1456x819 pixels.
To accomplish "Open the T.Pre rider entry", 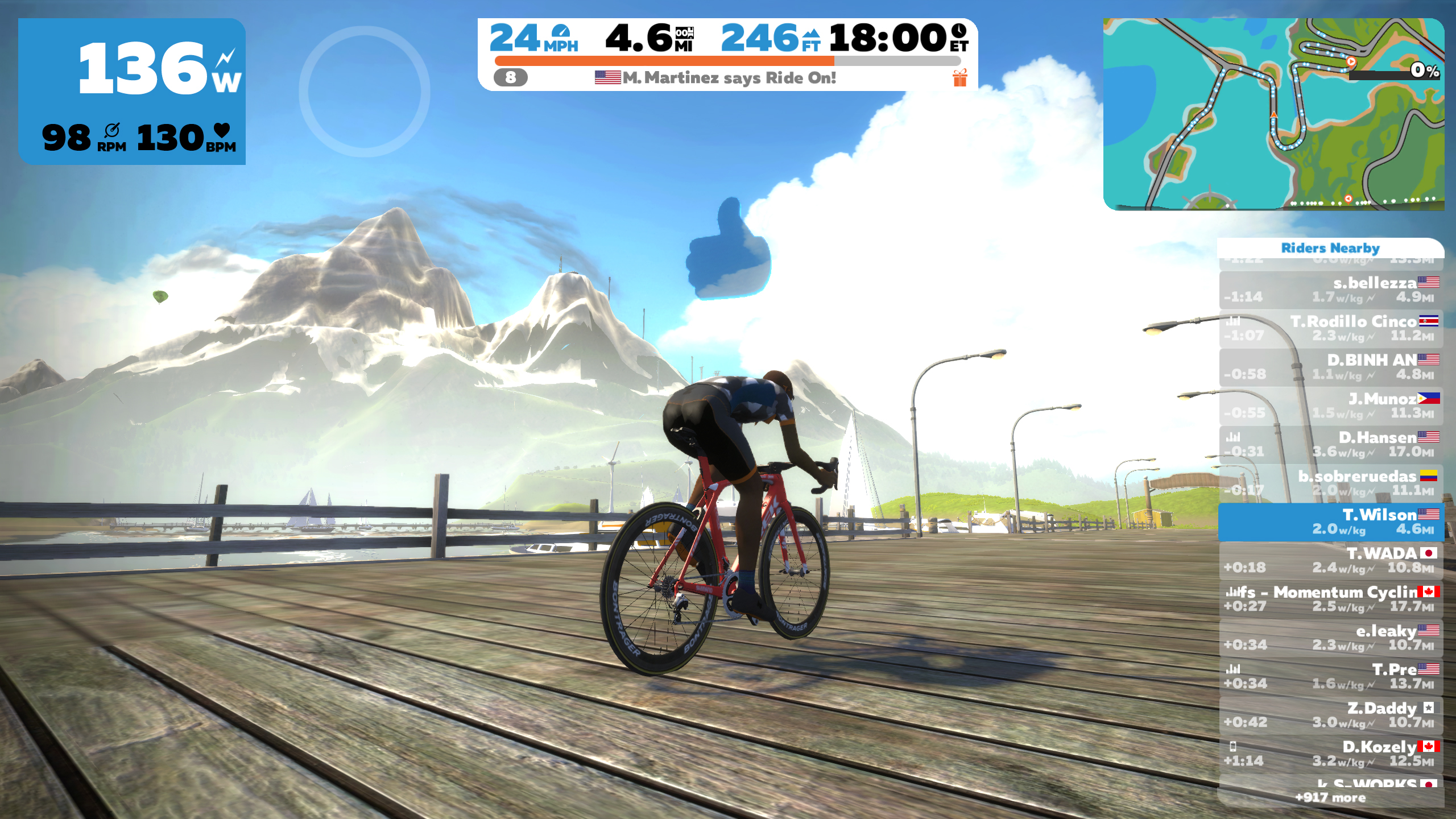I will 1331,676.
